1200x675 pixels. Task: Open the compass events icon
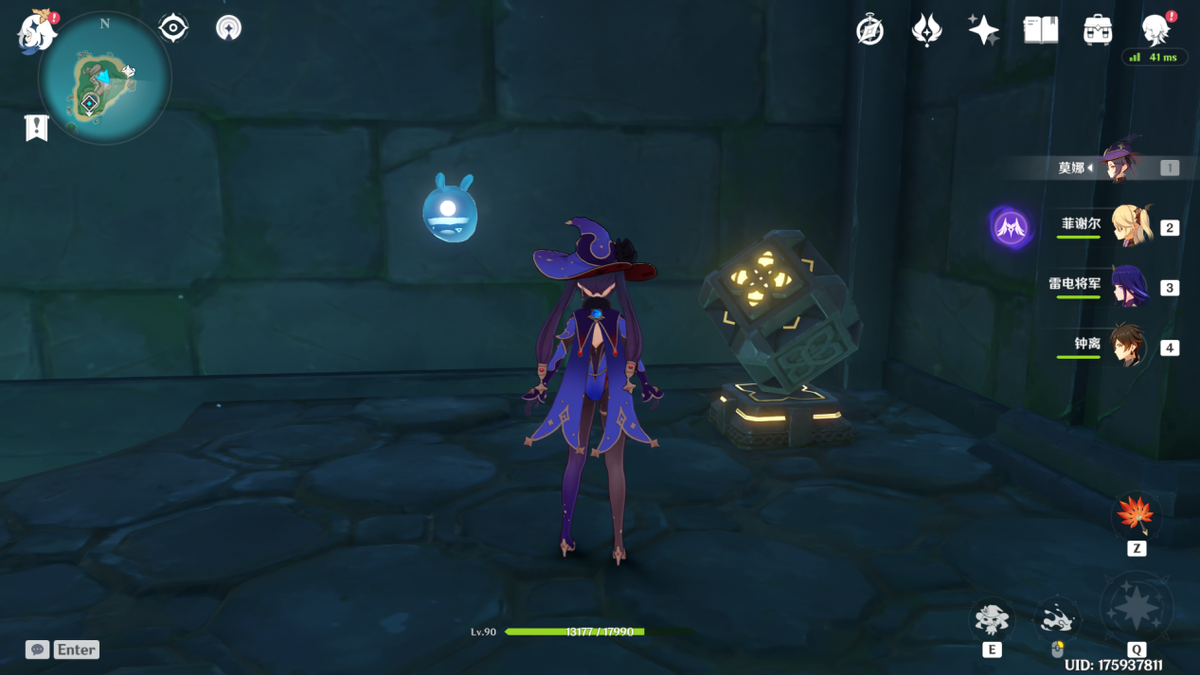pos(870,30)
